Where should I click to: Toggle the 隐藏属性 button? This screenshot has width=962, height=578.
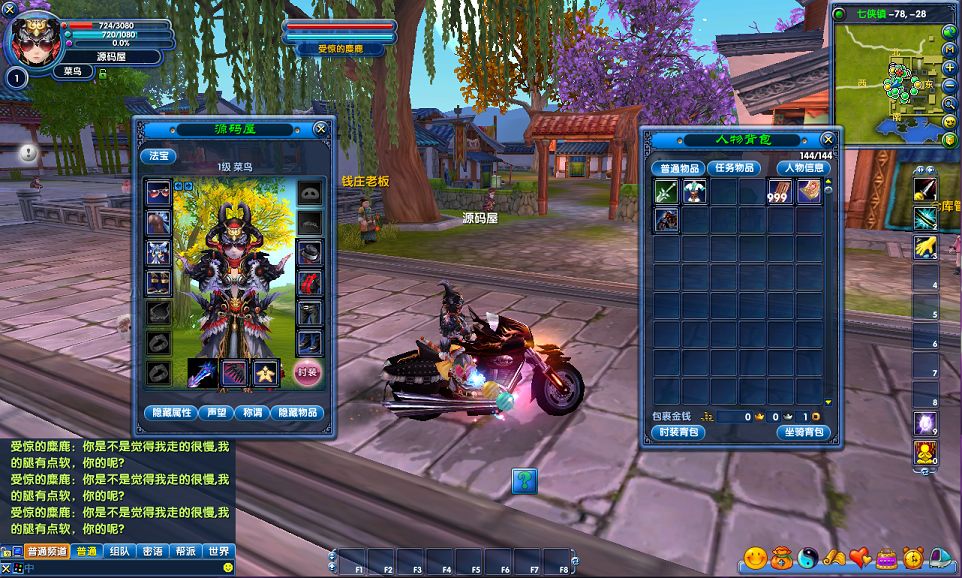170,412
